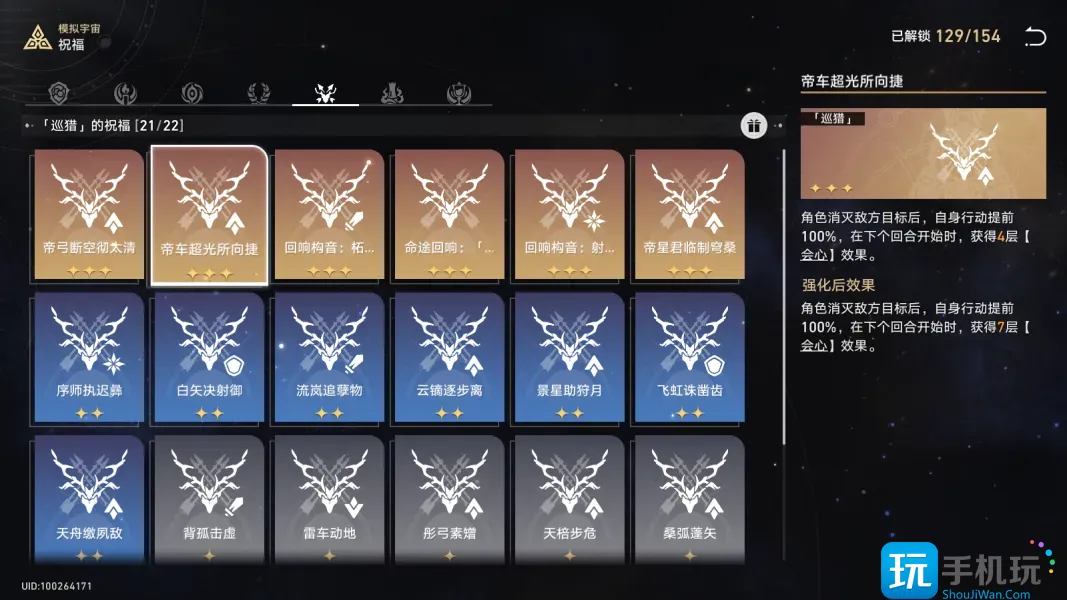View the 序师执迟彝 blessing card
This screenshot has height=600, width=1067.
[x=89, y=358]
